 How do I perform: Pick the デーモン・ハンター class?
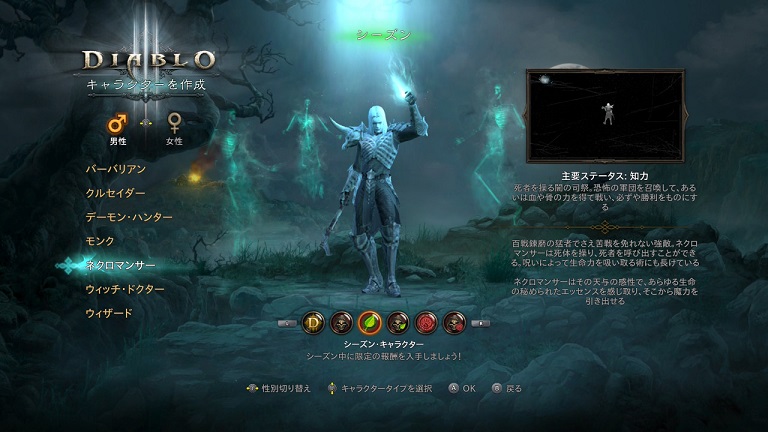click(129, 217)
